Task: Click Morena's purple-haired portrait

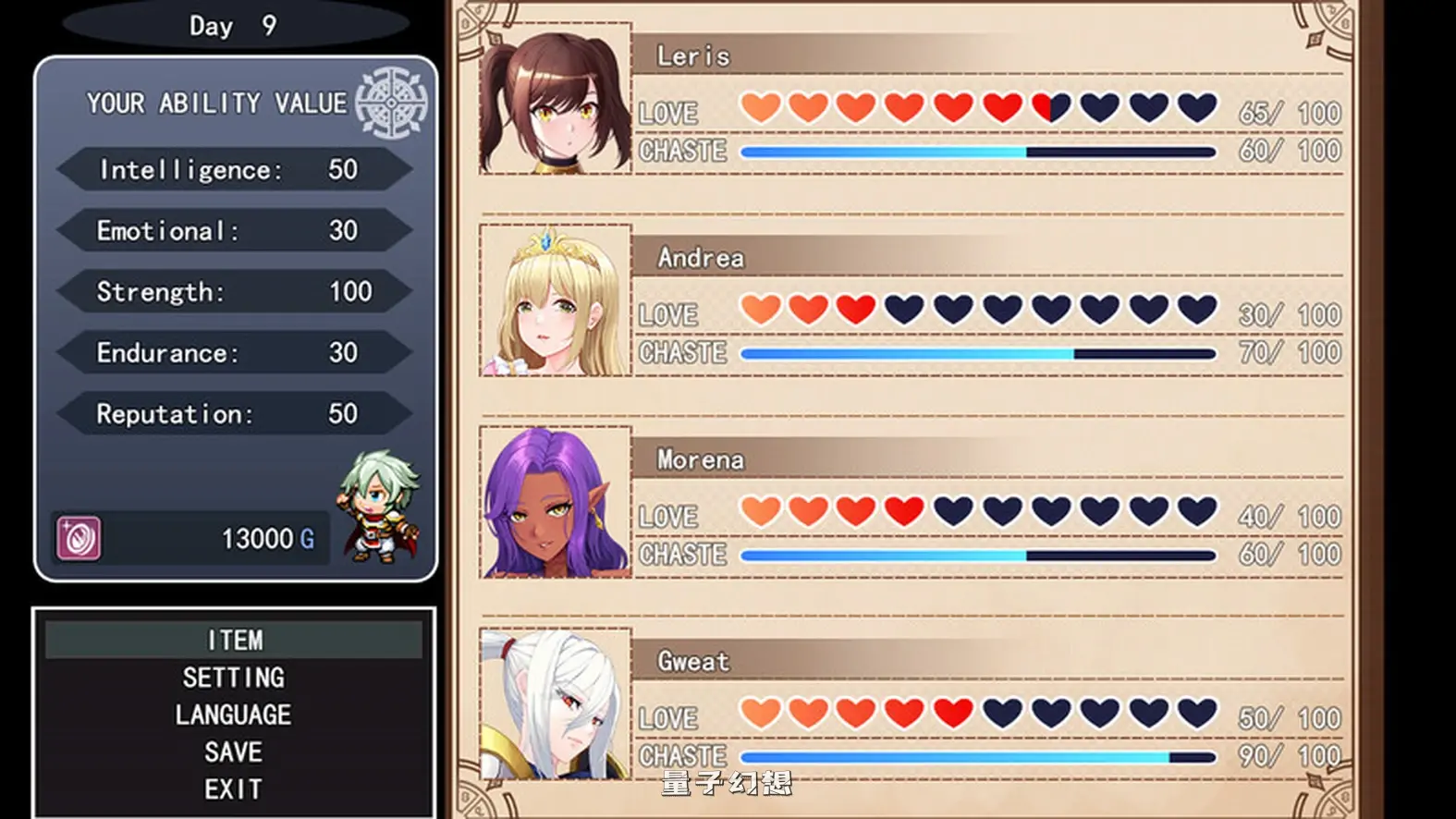Action: pos(556,504)
